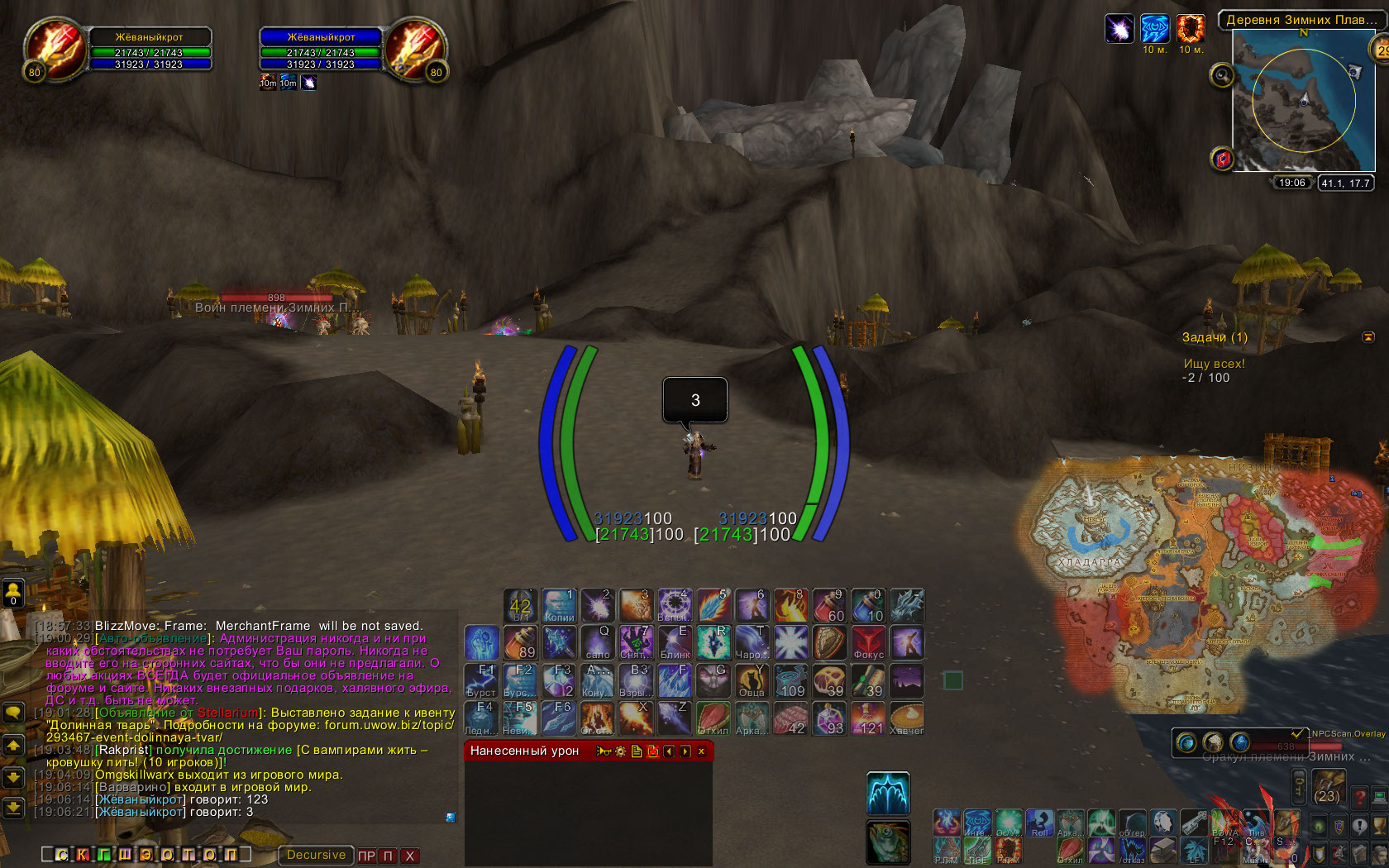Select the Ищу всех! quest objective

click(1214, 364)
